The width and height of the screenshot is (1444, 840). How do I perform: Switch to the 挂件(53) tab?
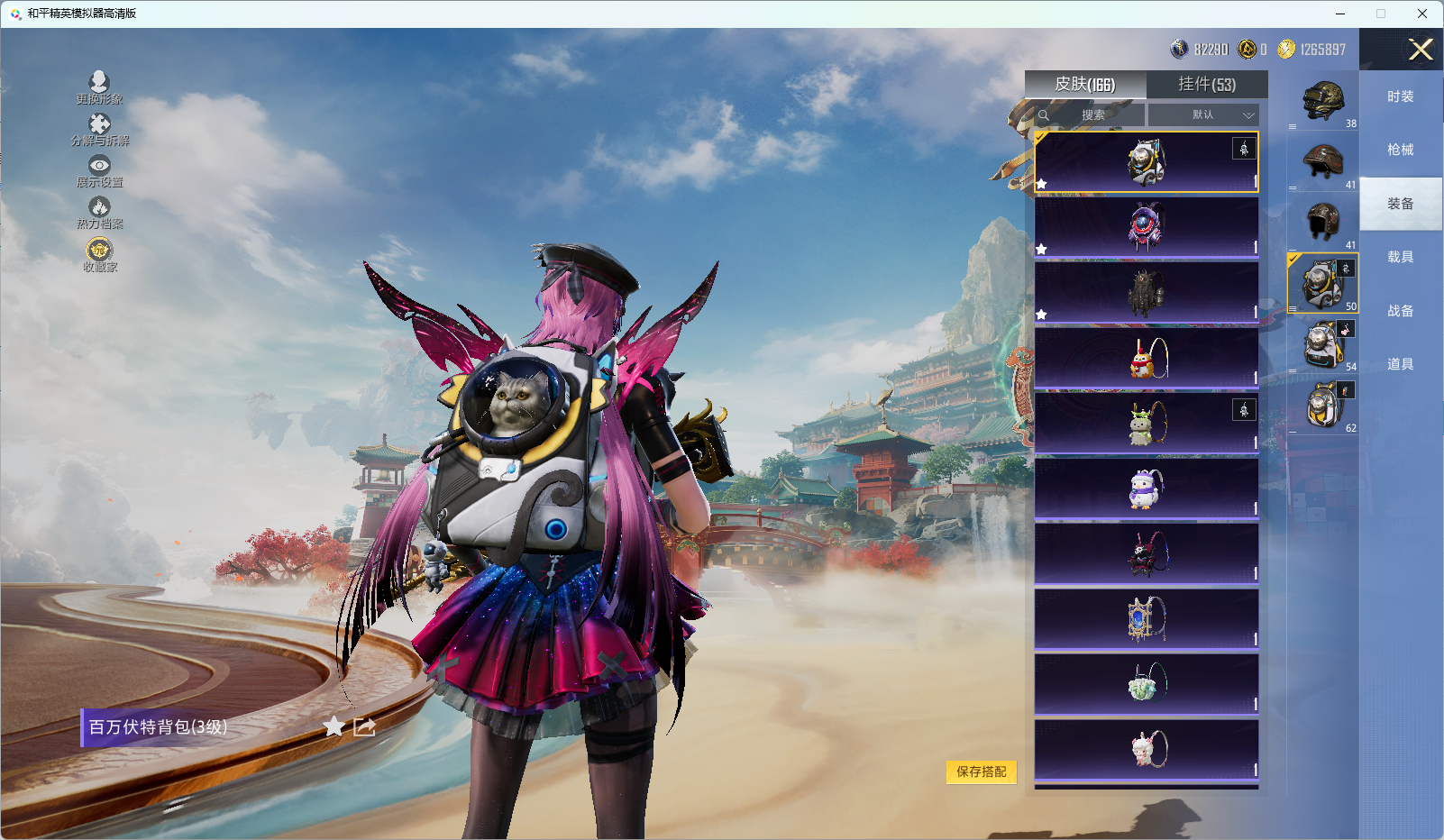tap(1207, 85)
